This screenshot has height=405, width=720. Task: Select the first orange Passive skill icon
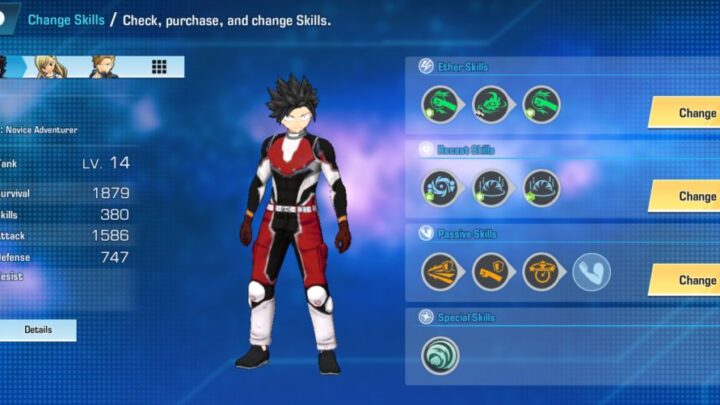click(440, 271)
